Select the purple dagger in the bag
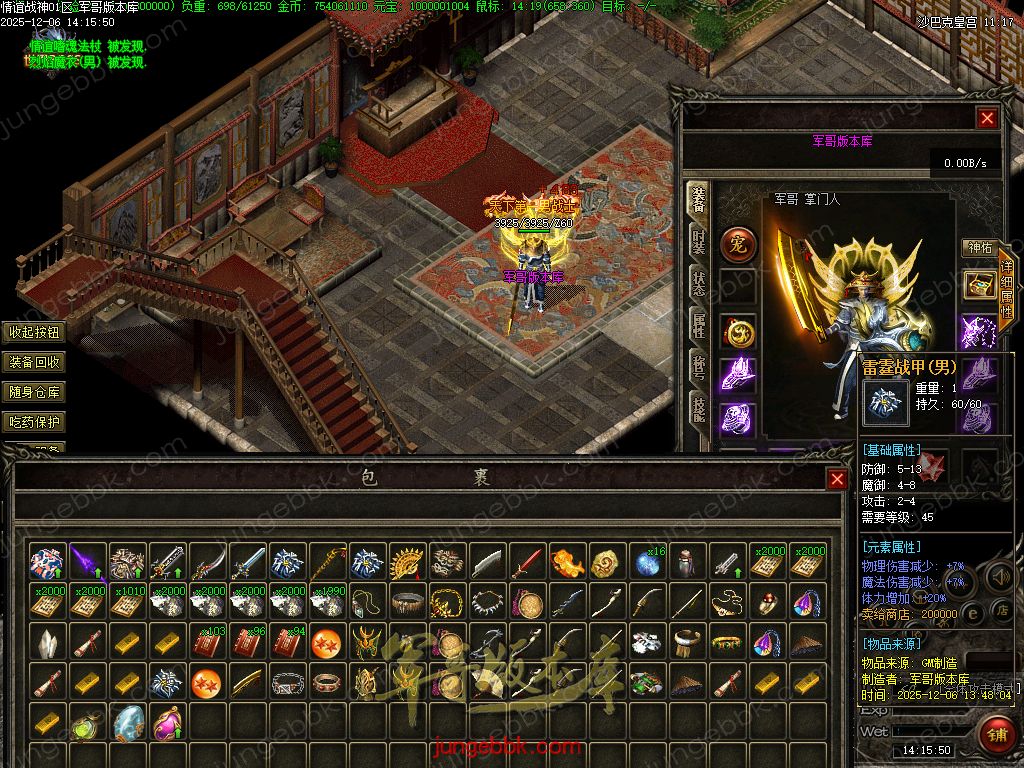1024x768 pixels. pos(88,563)
